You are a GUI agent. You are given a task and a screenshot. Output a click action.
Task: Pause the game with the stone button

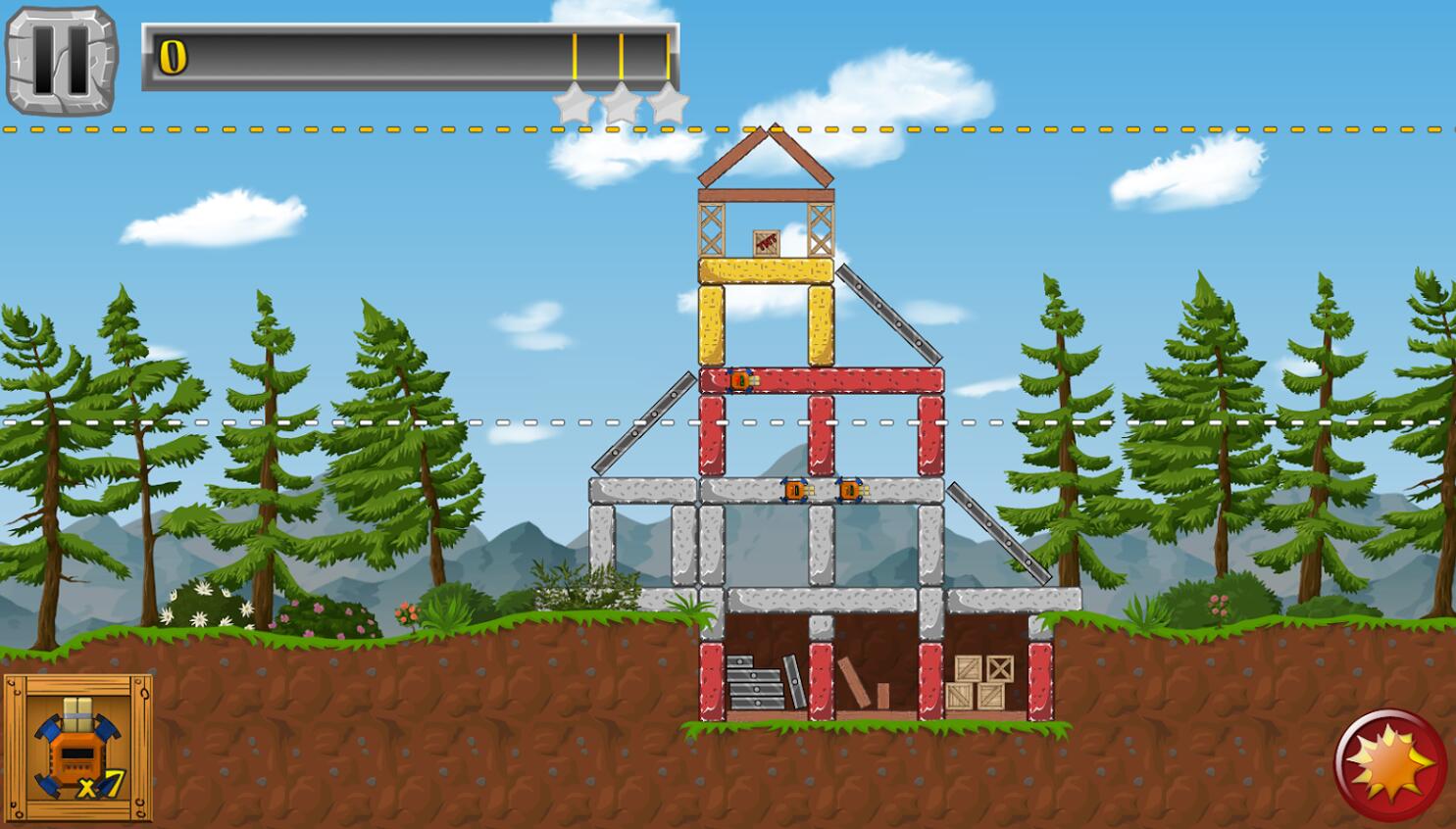pos(61,59)
